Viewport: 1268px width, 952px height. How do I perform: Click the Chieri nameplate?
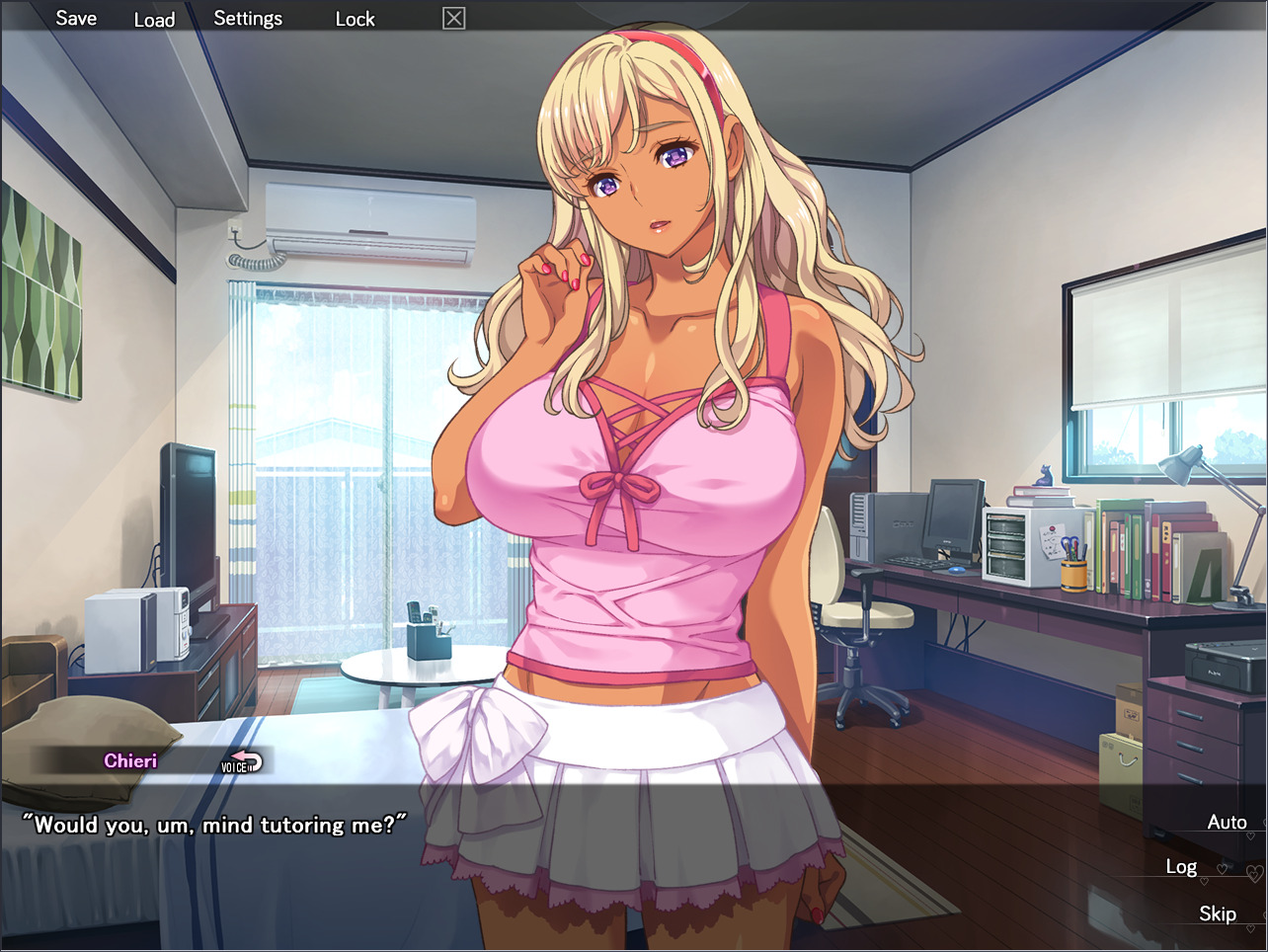(131, 759)
